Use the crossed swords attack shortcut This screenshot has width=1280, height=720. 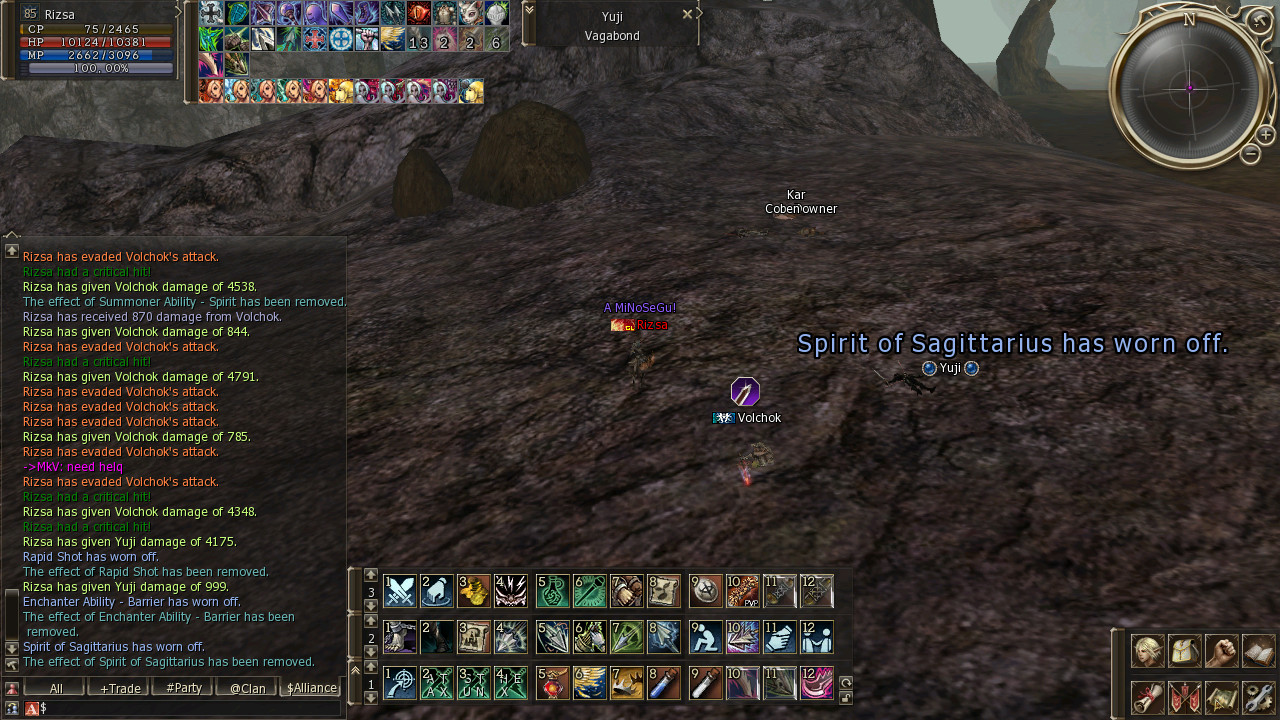coord(400,591)
